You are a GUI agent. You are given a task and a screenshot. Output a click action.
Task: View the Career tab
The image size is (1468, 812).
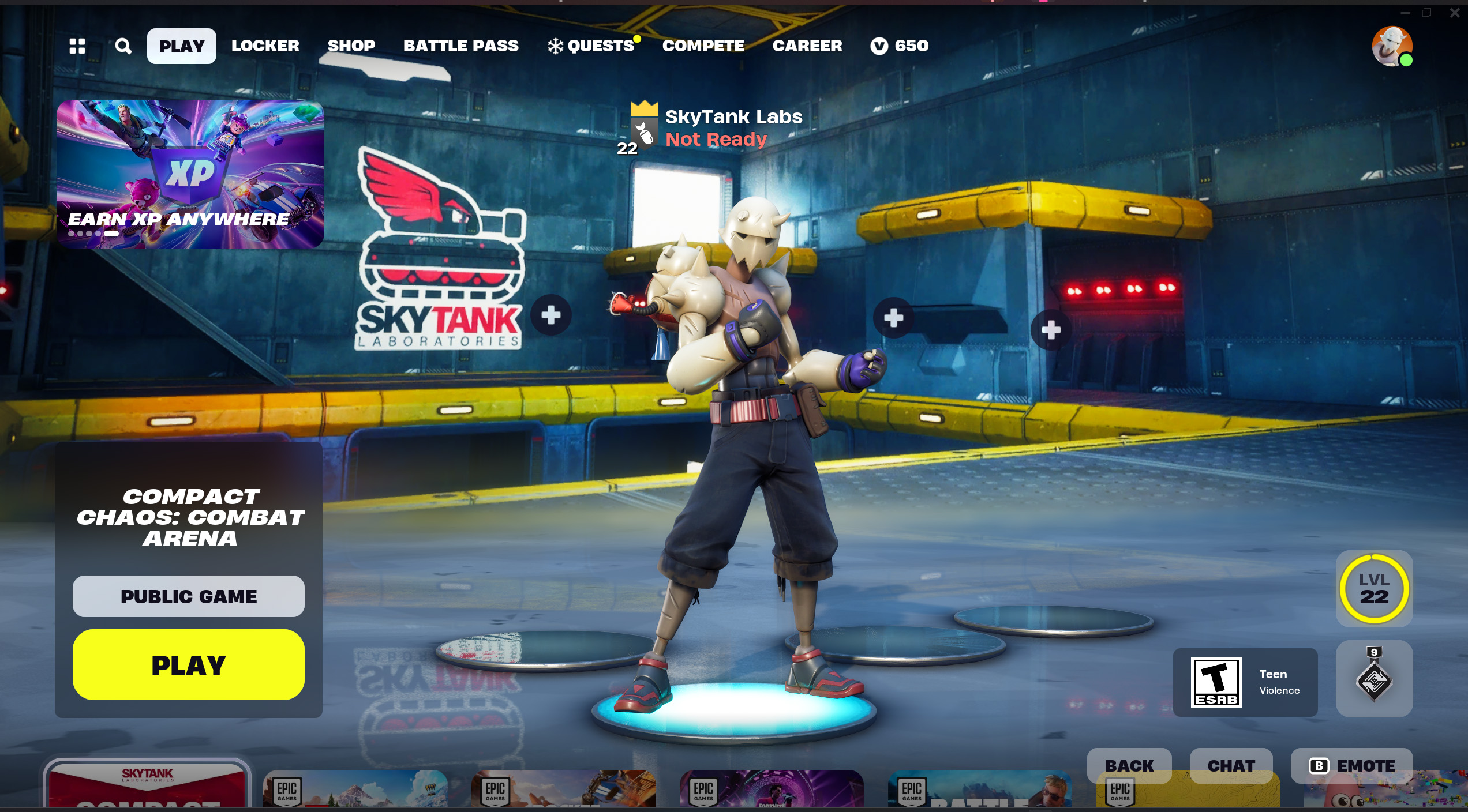pos(807,46)
